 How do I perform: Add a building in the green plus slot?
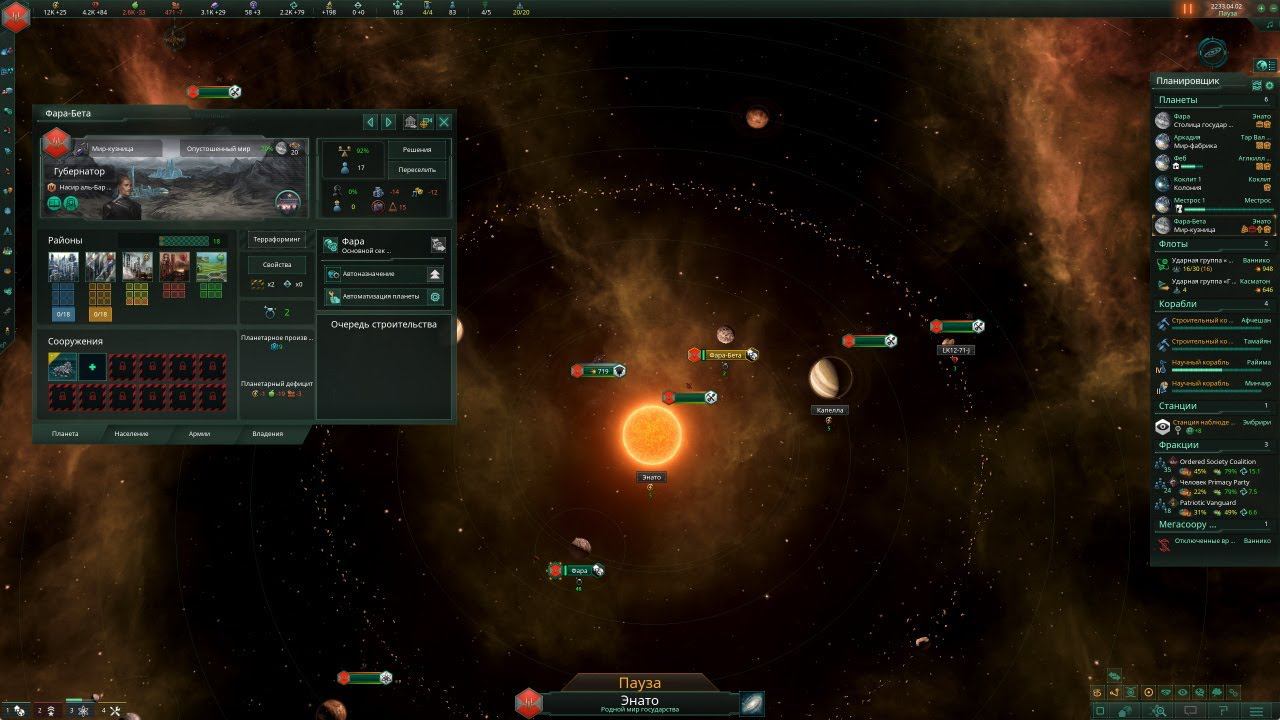pyautogui.click(x=92, y=367)
